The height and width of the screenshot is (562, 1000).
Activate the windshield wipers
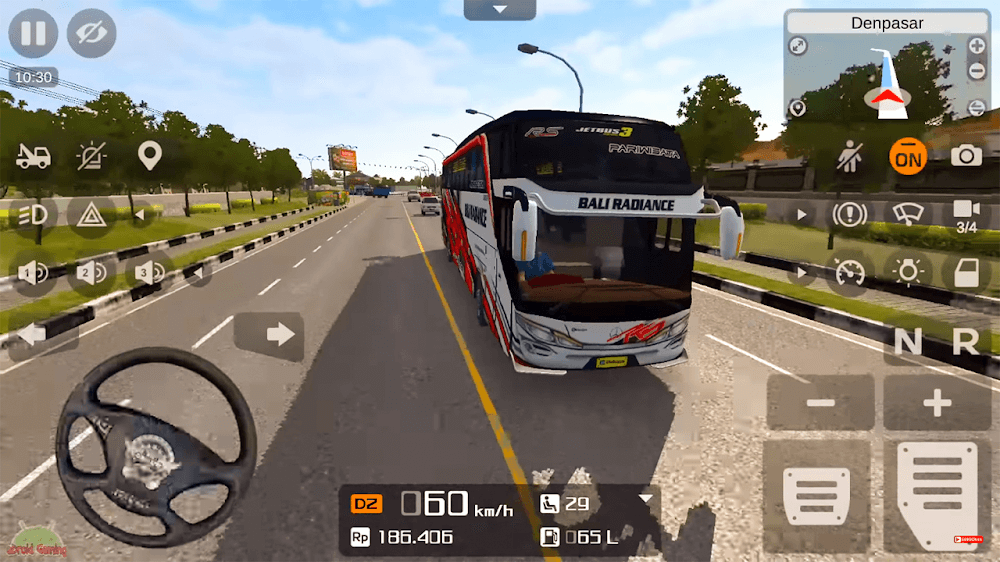point(908,214)
